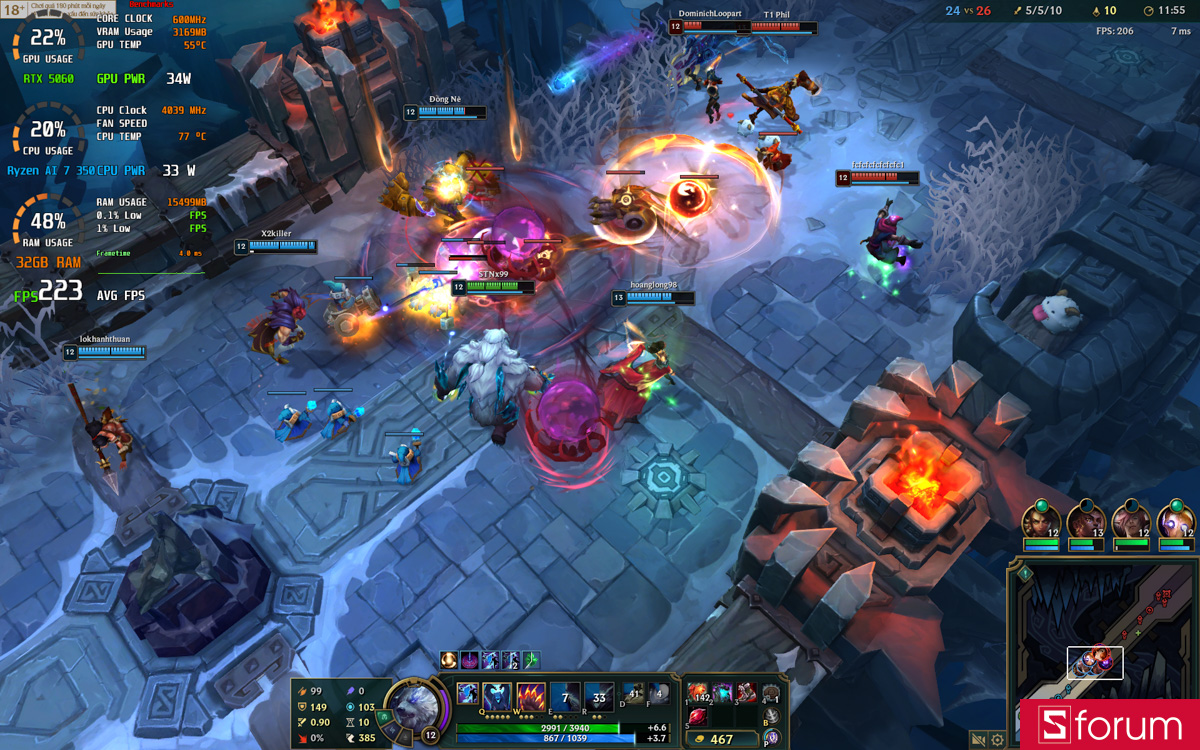Click the R ultimate showing 33 cooldown
1200x750 pixels.
point(599,696)
